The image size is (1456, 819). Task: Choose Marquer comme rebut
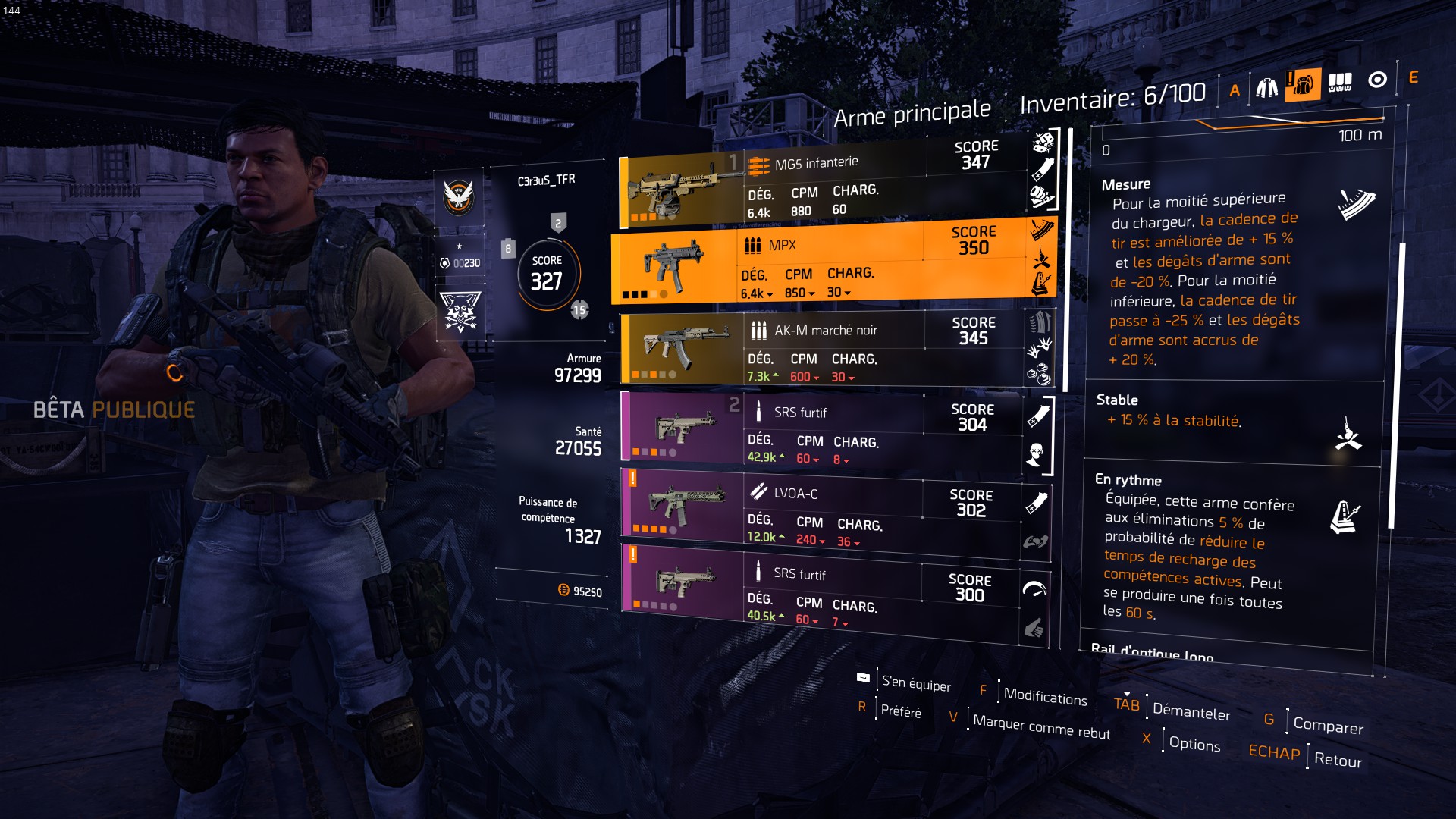1041,726
